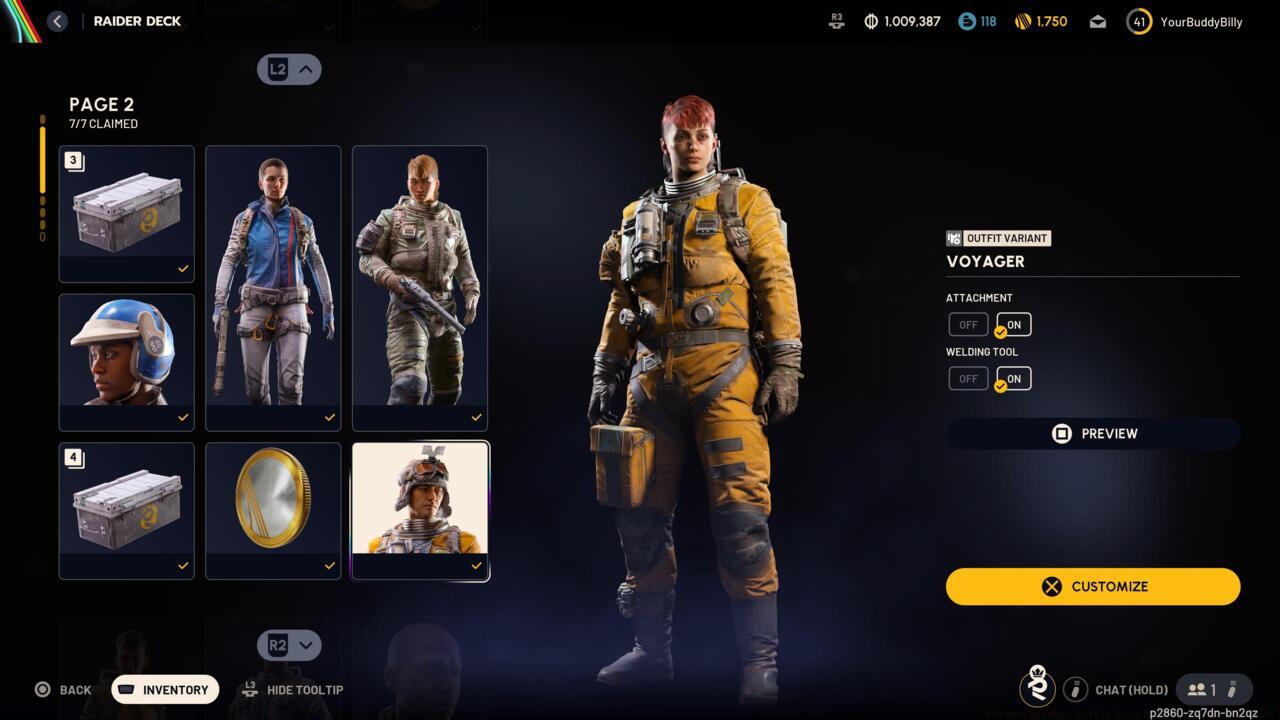This screenshot has width=1280, height=720.
Task: Click the info icon beside Chat
Action: (x=1076, y=689)
